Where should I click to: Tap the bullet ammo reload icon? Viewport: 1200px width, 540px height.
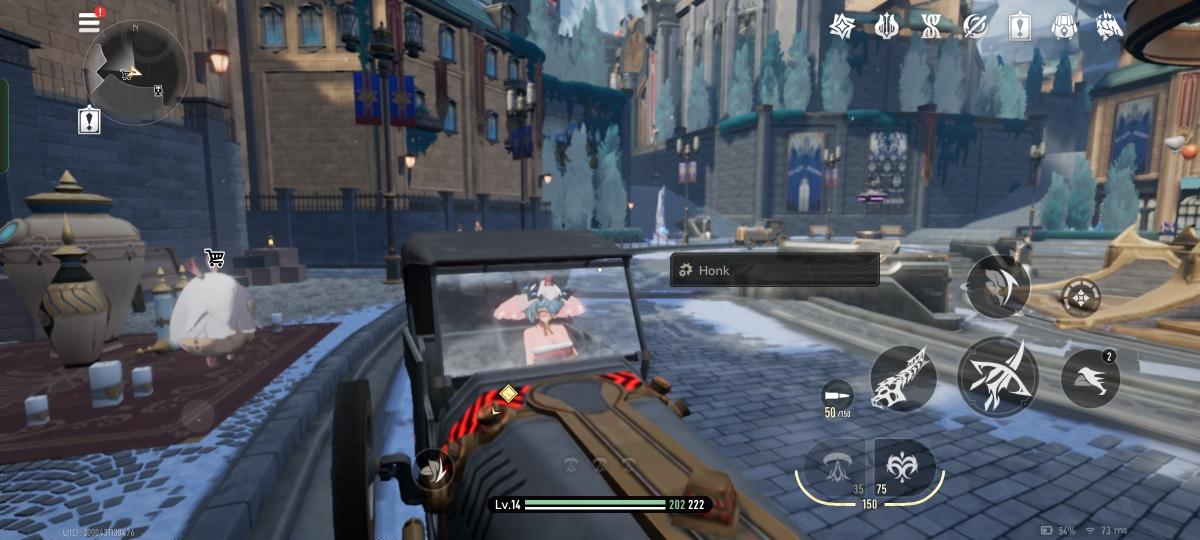click(836, 394)
